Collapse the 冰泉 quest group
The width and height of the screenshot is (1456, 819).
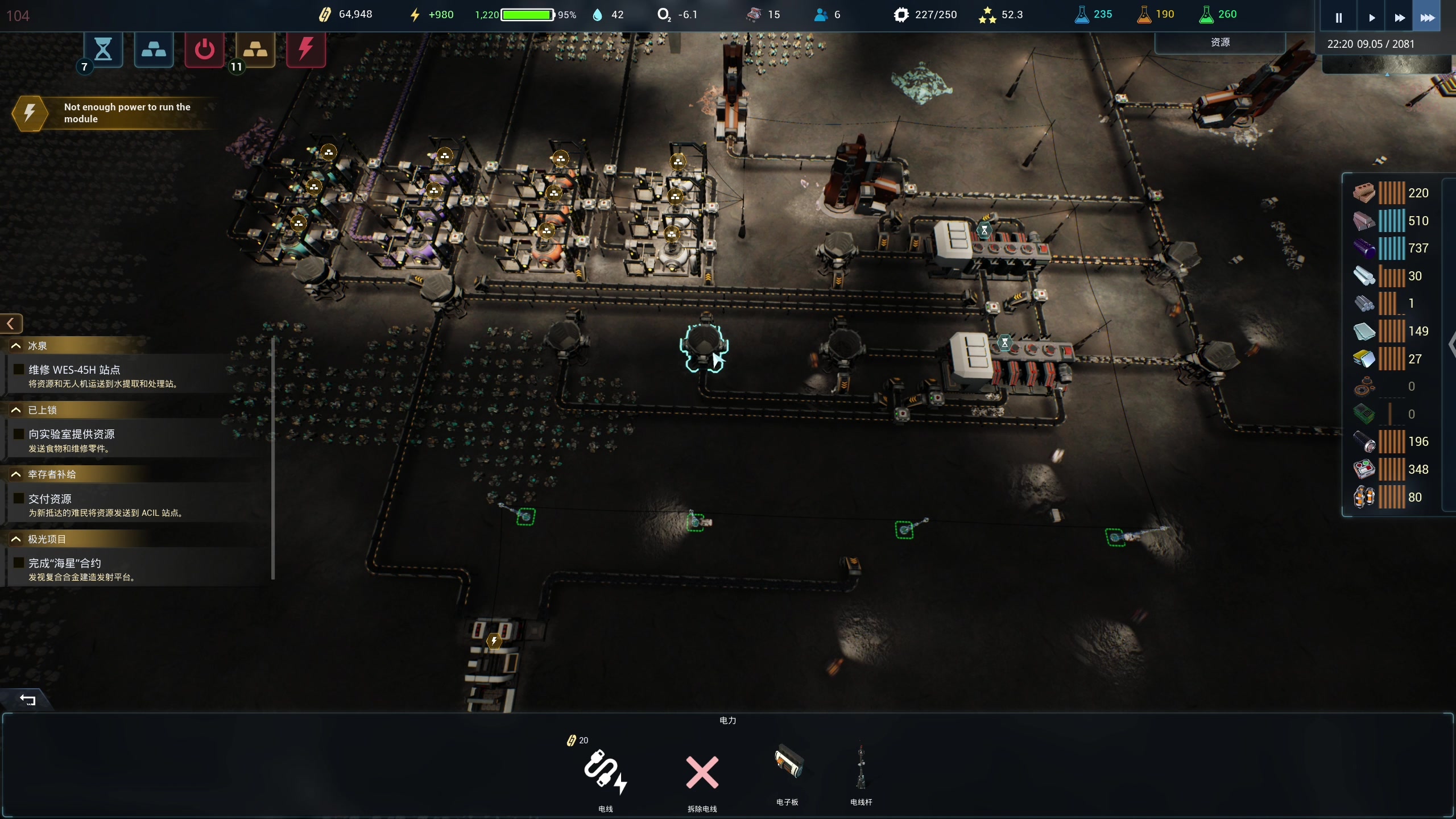pos(16,346)
